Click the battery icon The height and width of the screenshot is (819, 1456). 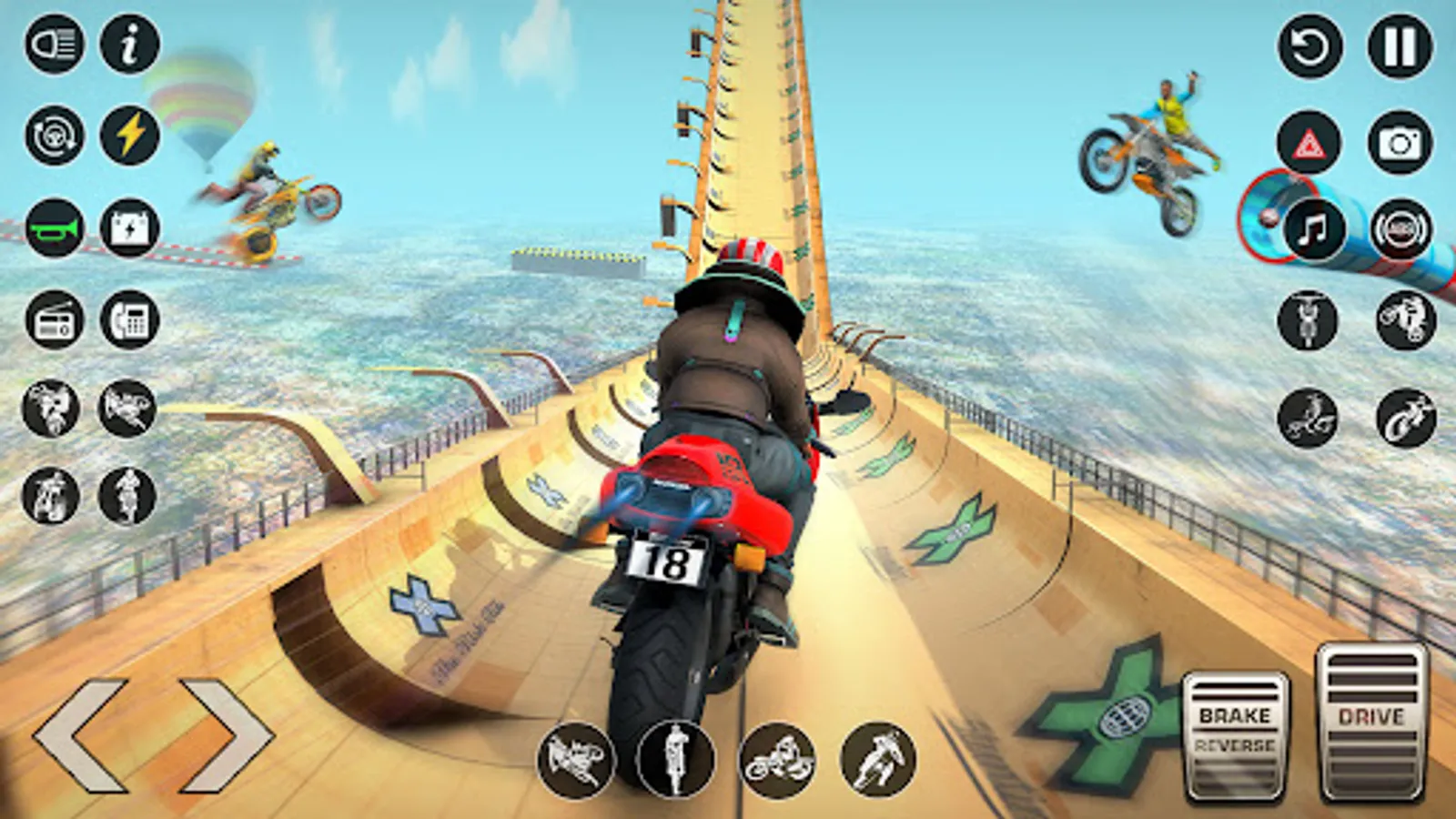(129, 227)
